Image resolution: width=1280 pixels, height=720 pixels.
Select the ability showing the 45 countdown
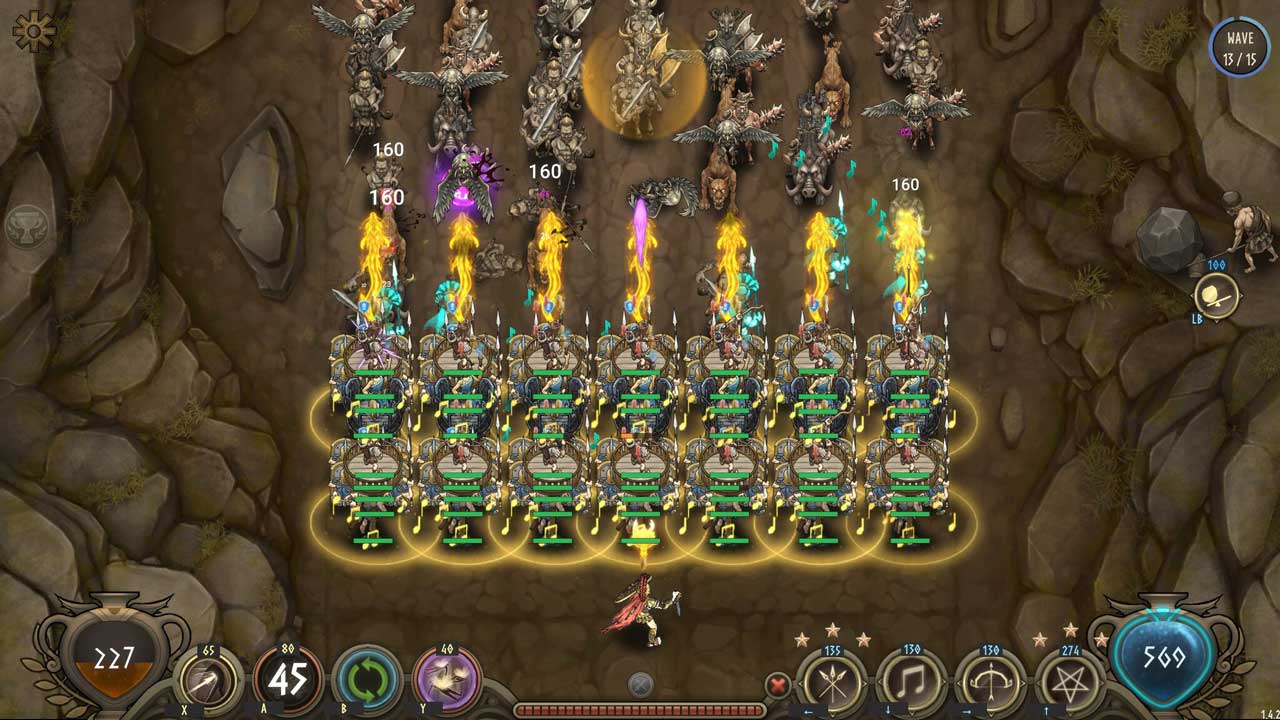tap(288, 681)
